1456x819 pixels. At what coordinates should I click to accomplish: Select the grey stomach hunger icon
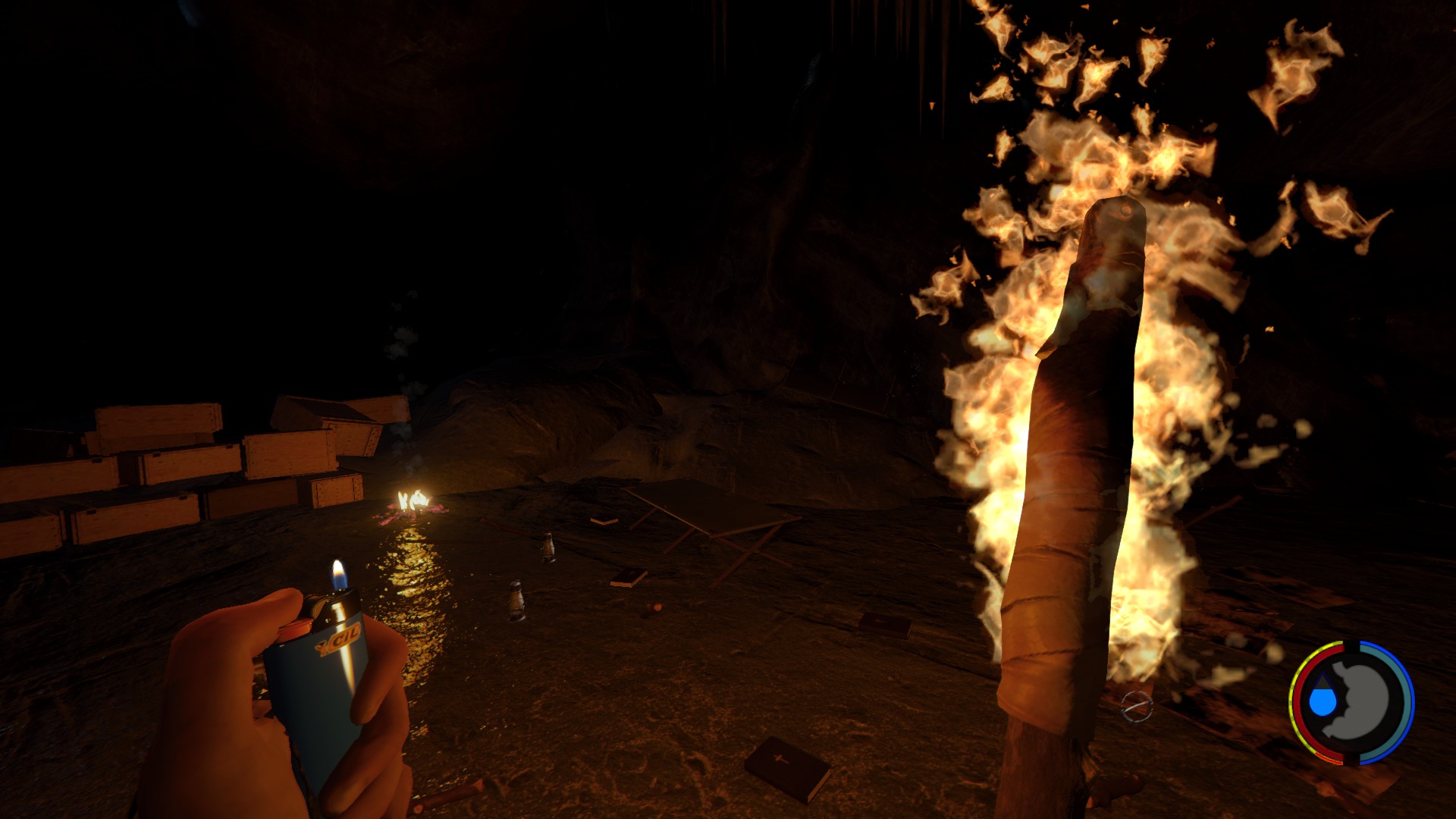tap(1364, 699)
